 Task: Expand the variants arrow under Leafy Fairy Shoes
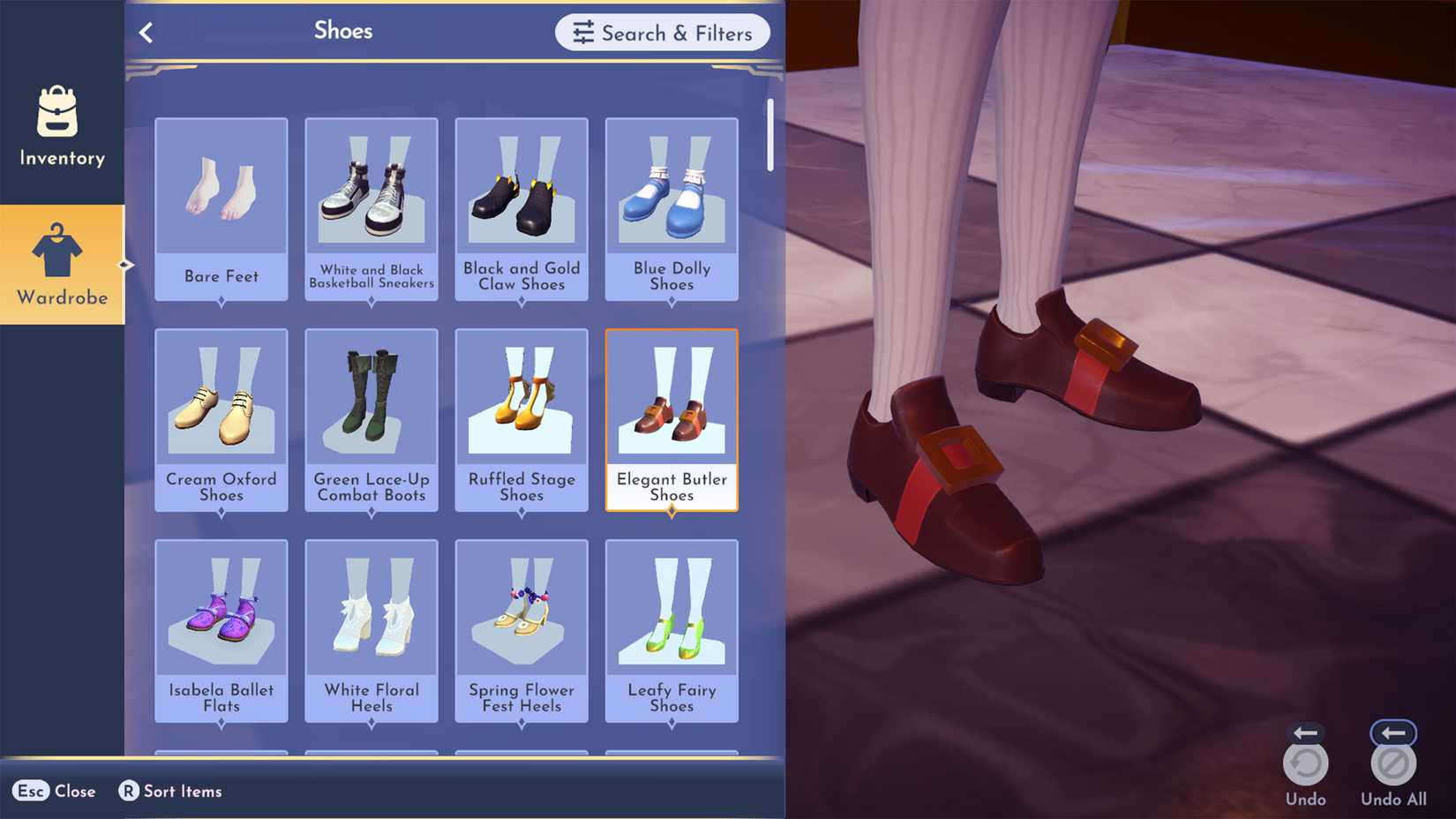672,722
